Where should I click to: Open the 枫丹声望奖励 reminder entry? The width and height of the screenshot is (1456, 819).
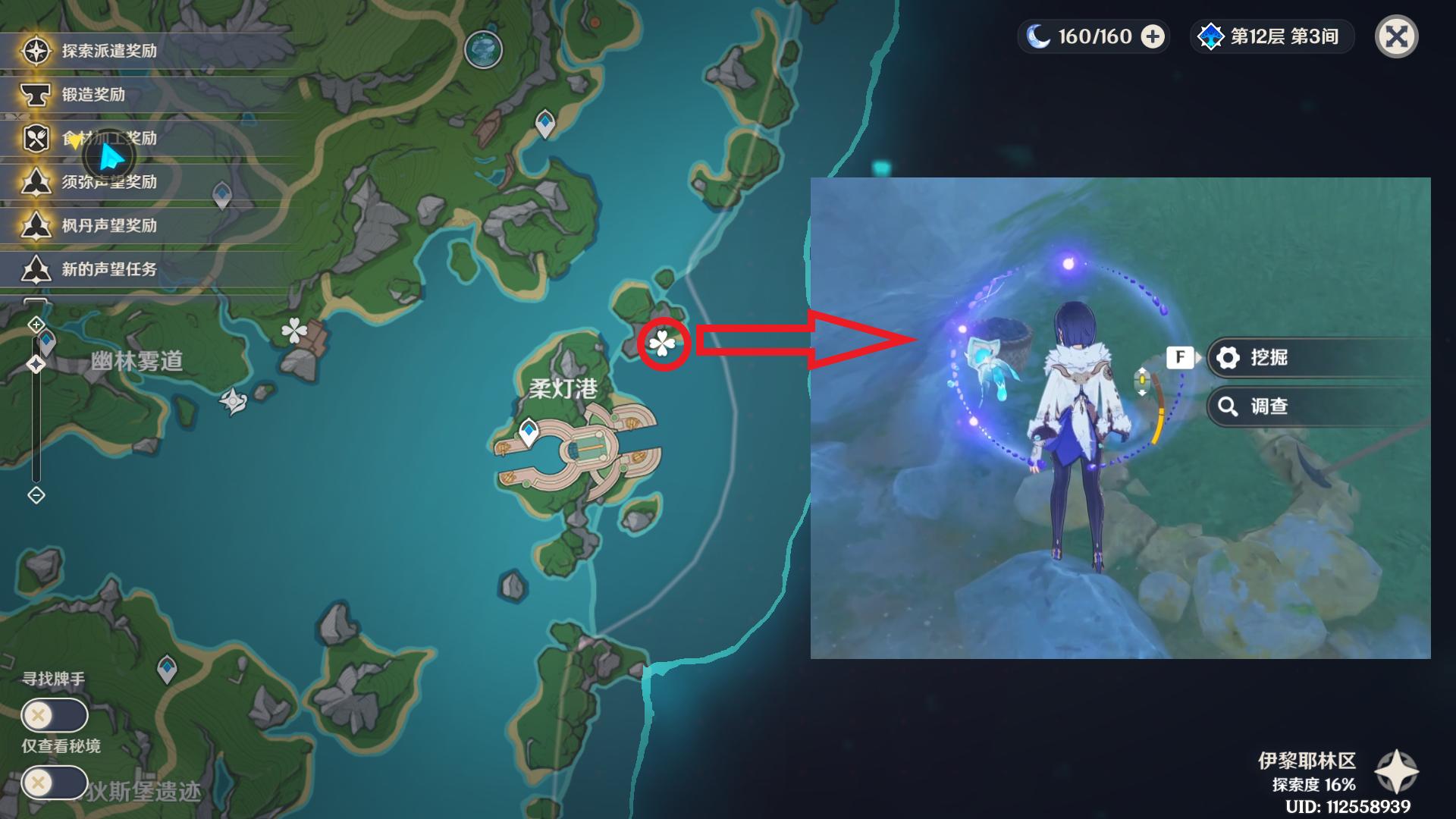pyautogui.click(x=109, y=226)
